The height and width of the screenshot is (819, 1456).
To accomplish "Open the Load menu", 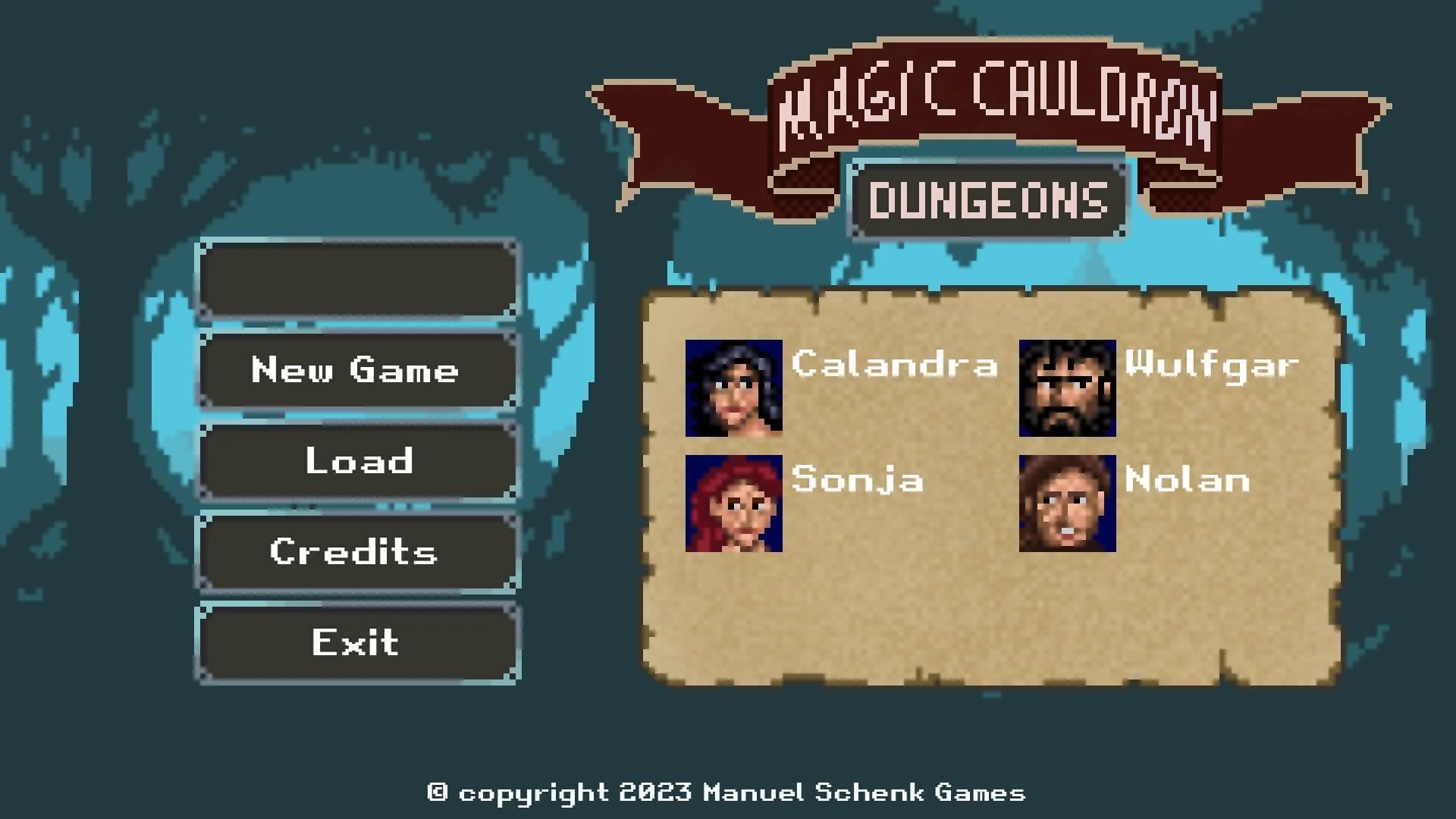I will [356, 461].
